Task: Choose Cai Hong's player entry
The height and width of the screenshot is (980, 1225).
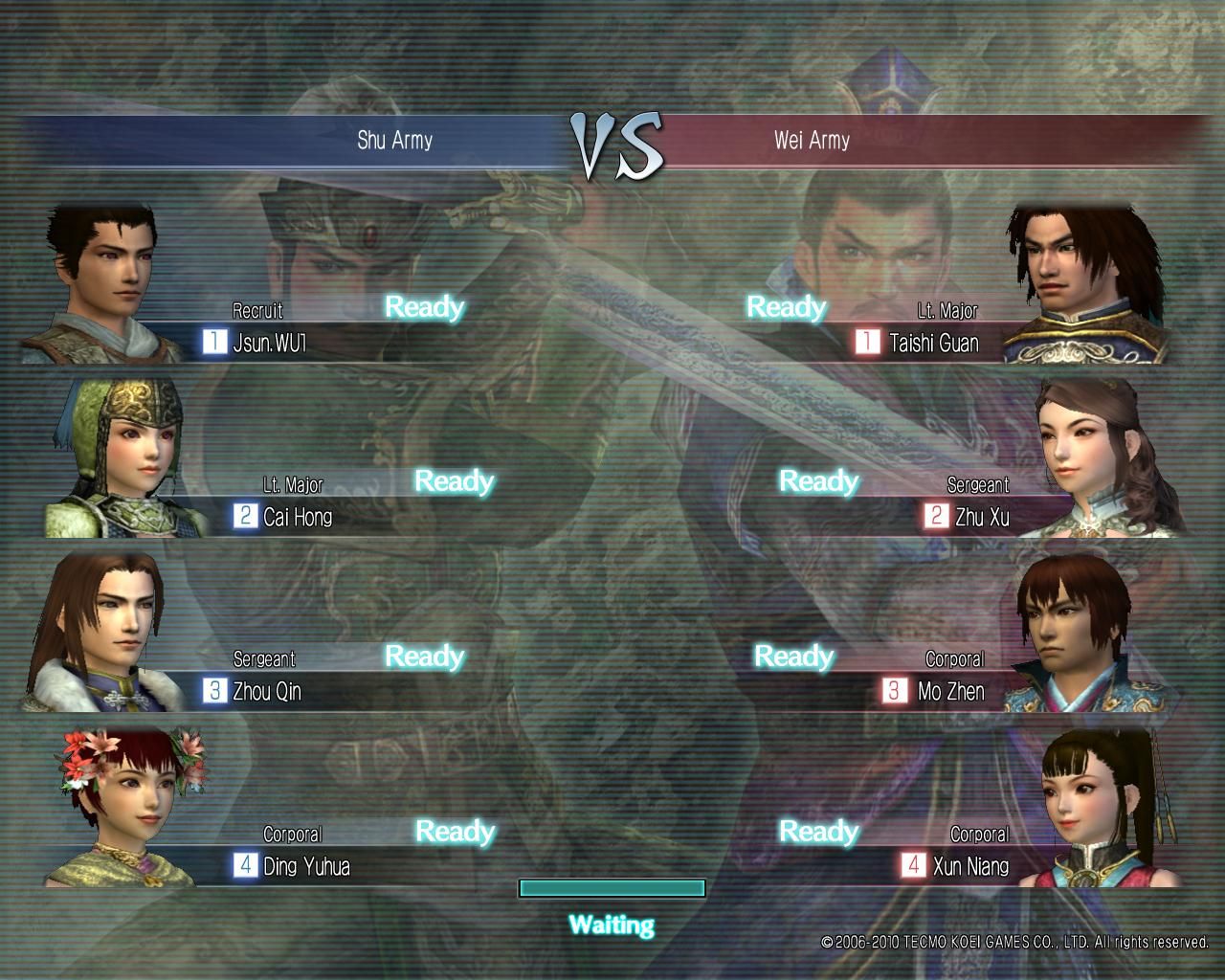Action: (297, 517)
